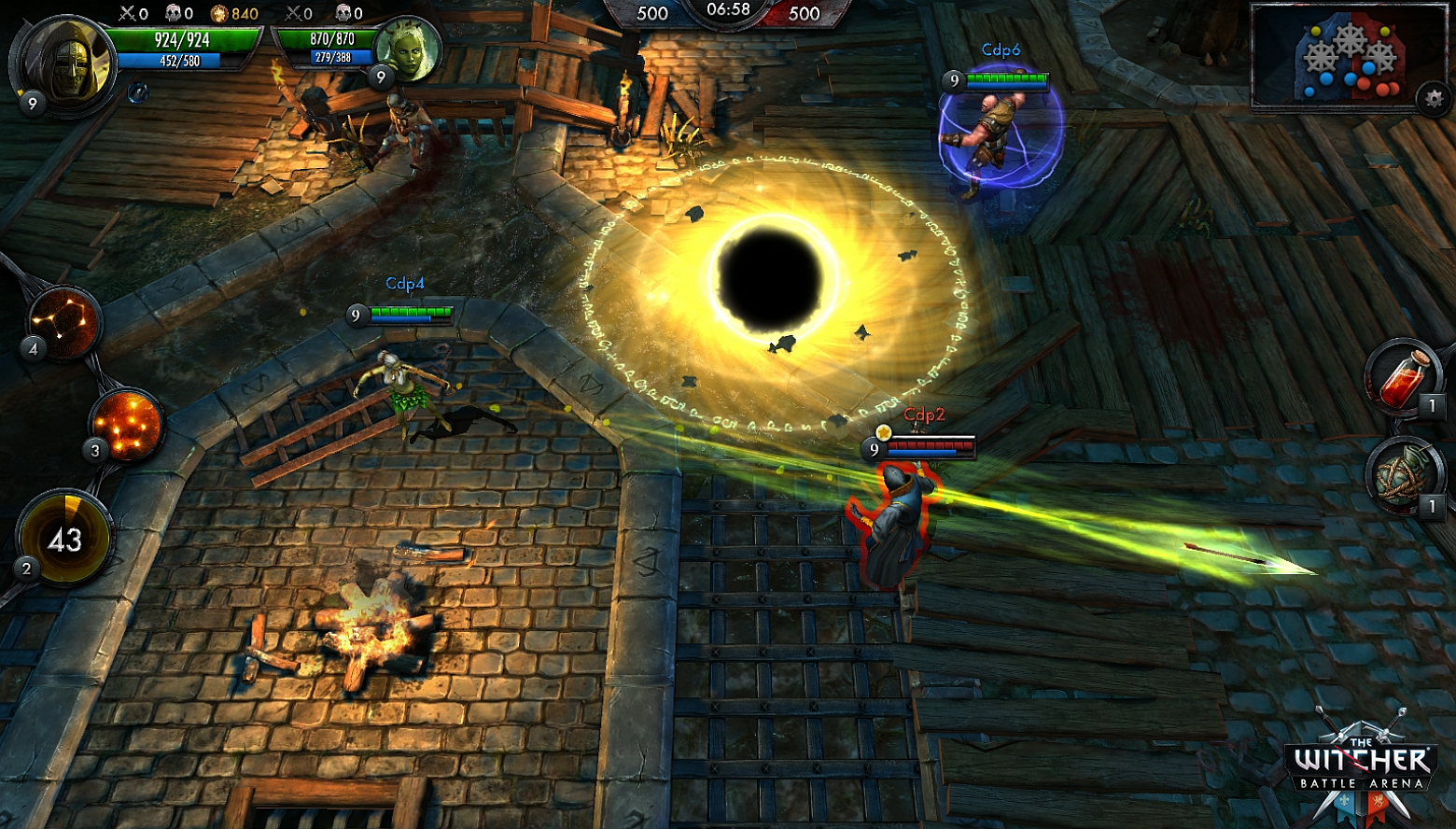Activate the constellation ability numbered 4
The height and width of the screenshot is (829, 1456).
pyautogui.click(x=63, y=322)
